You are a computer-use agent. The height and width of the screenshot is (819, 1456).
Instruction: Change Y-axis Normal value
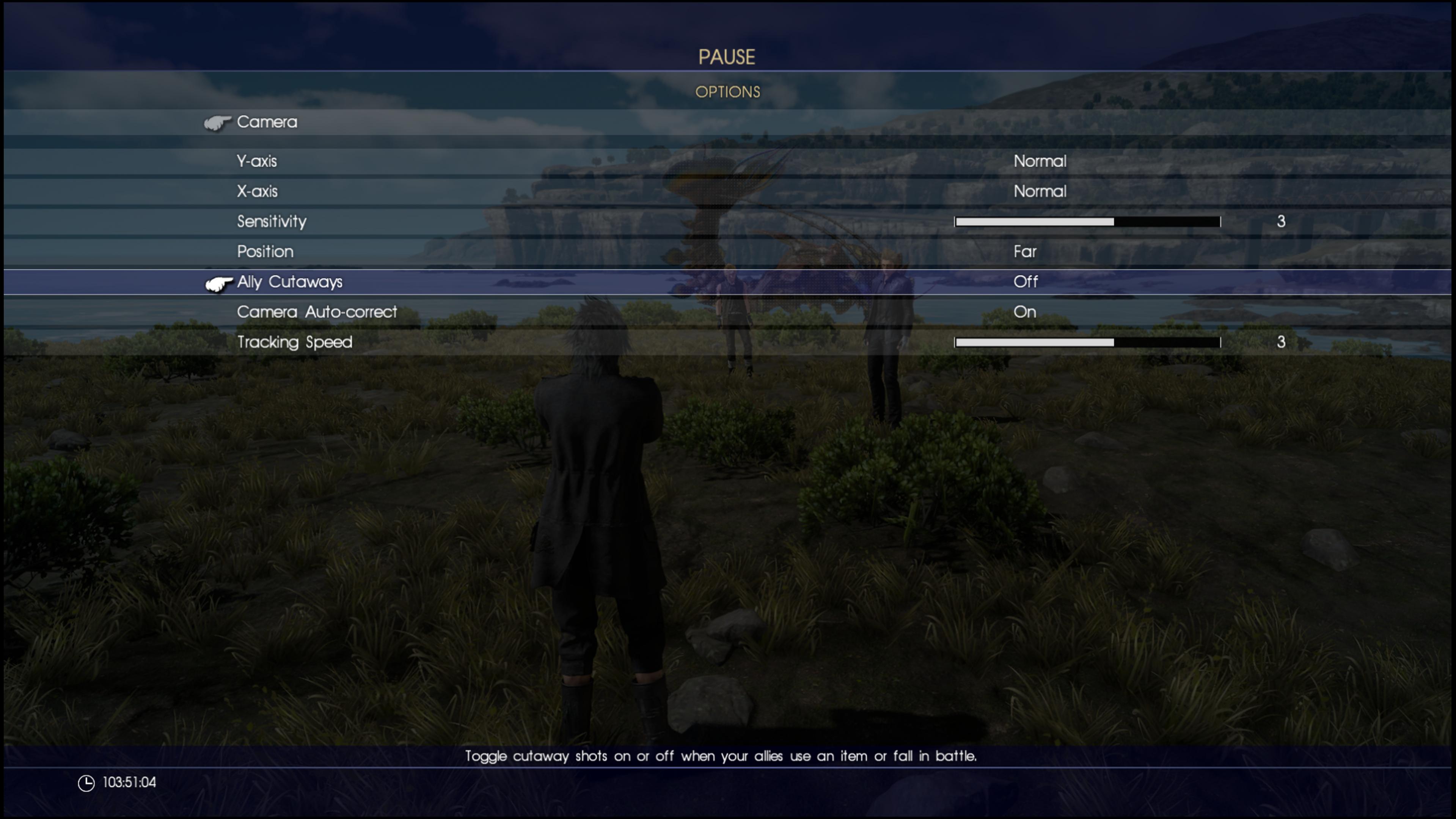(x=1040, y=161)
